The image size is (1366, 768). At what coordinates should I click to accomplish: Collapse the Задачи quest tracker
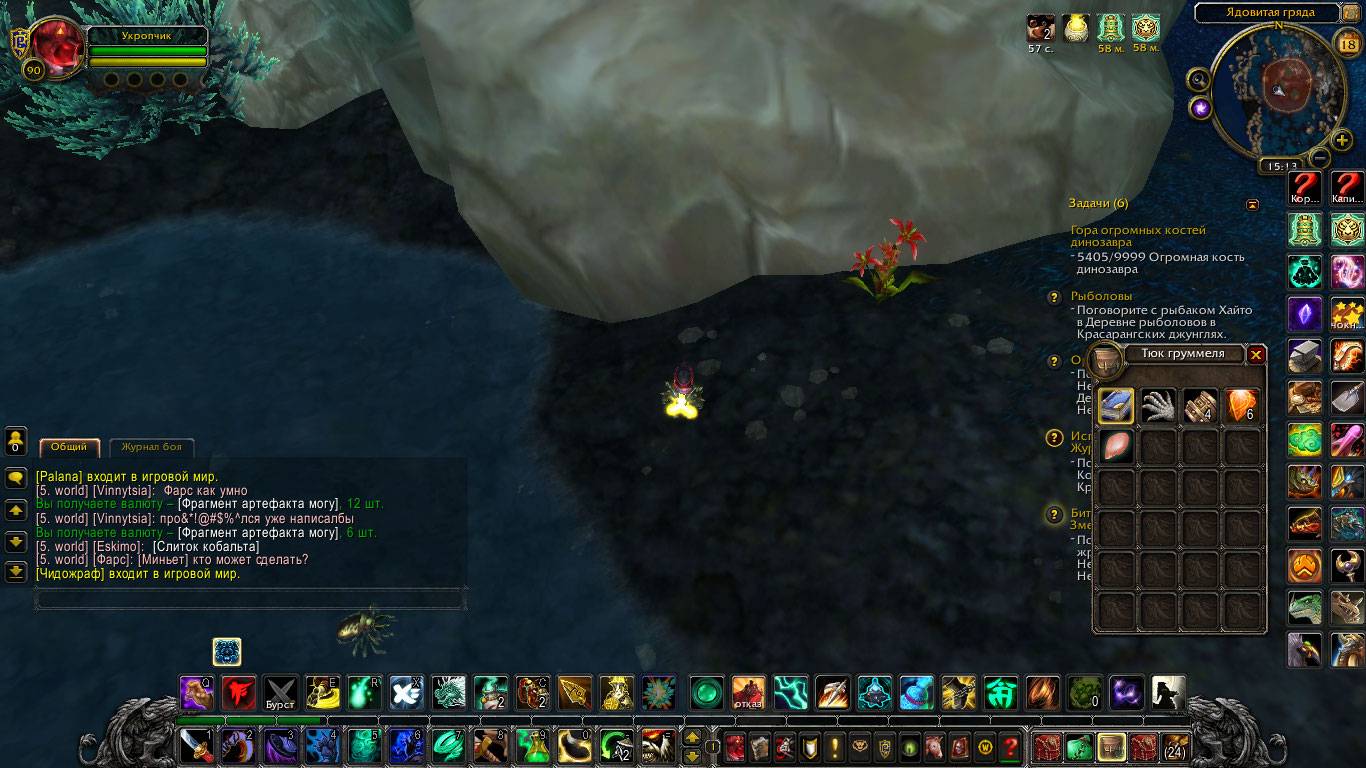tap(1252, 204)
